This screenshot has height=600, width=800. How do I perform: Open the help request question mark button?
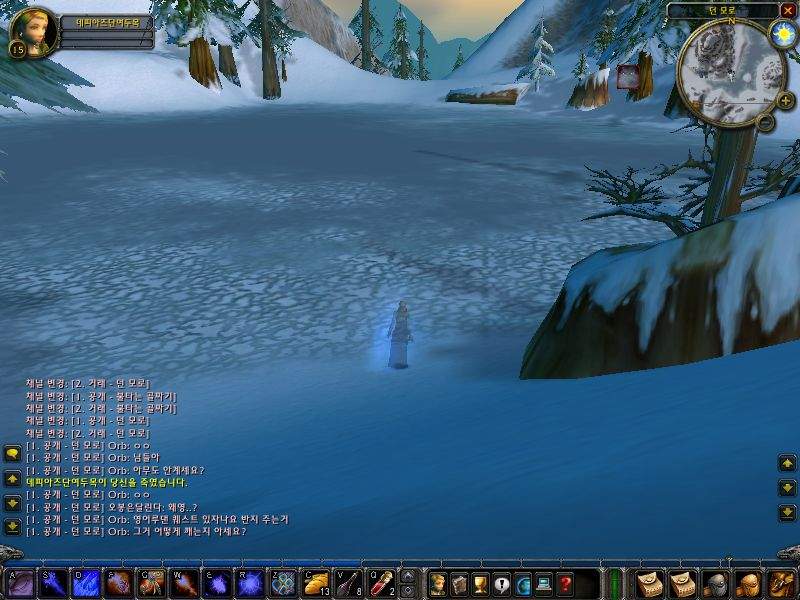tap(566, 583)
